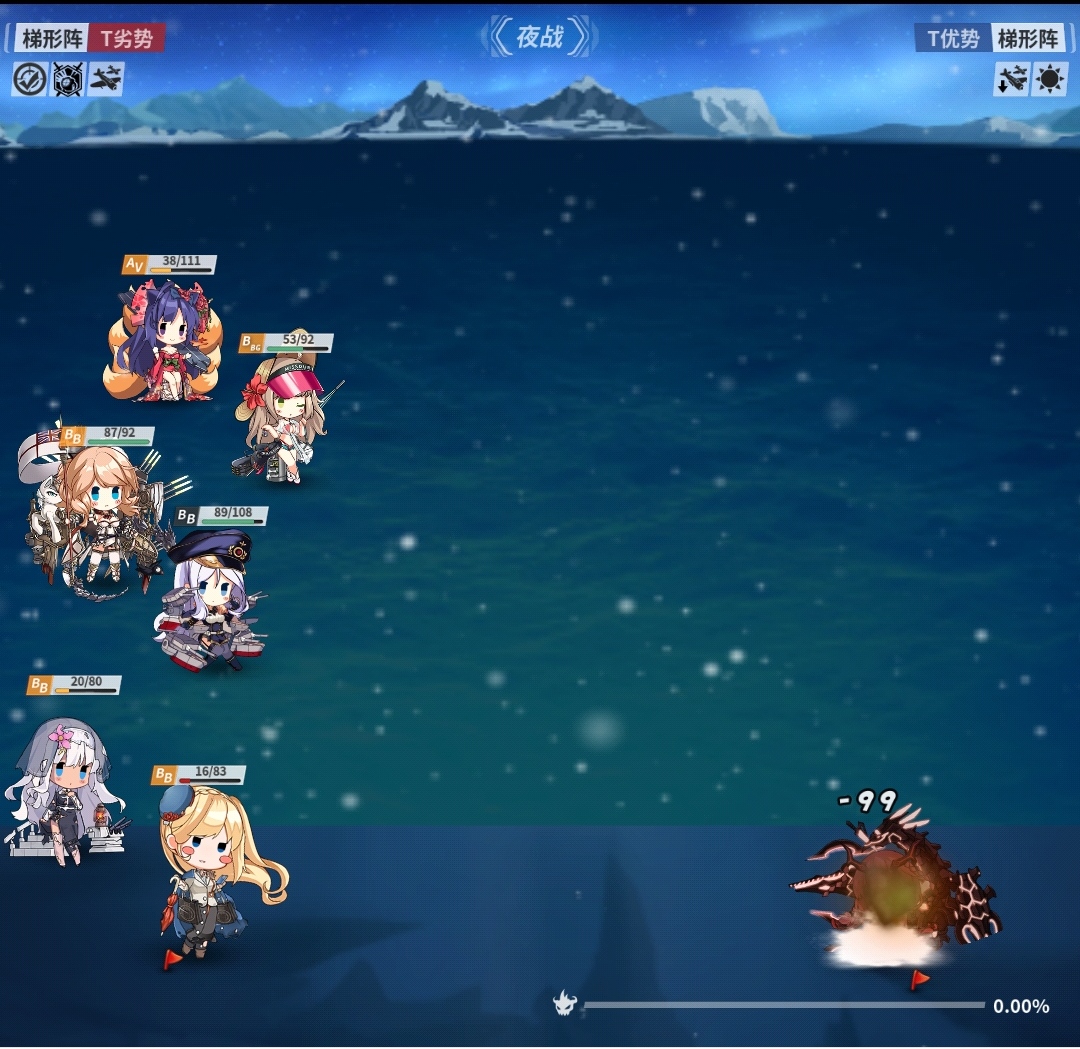Image resolution: width=1080 pixels, height=1049 pixels.
Task: Check the aircraft icon with a down arrow
Action: coord(1011,79)
